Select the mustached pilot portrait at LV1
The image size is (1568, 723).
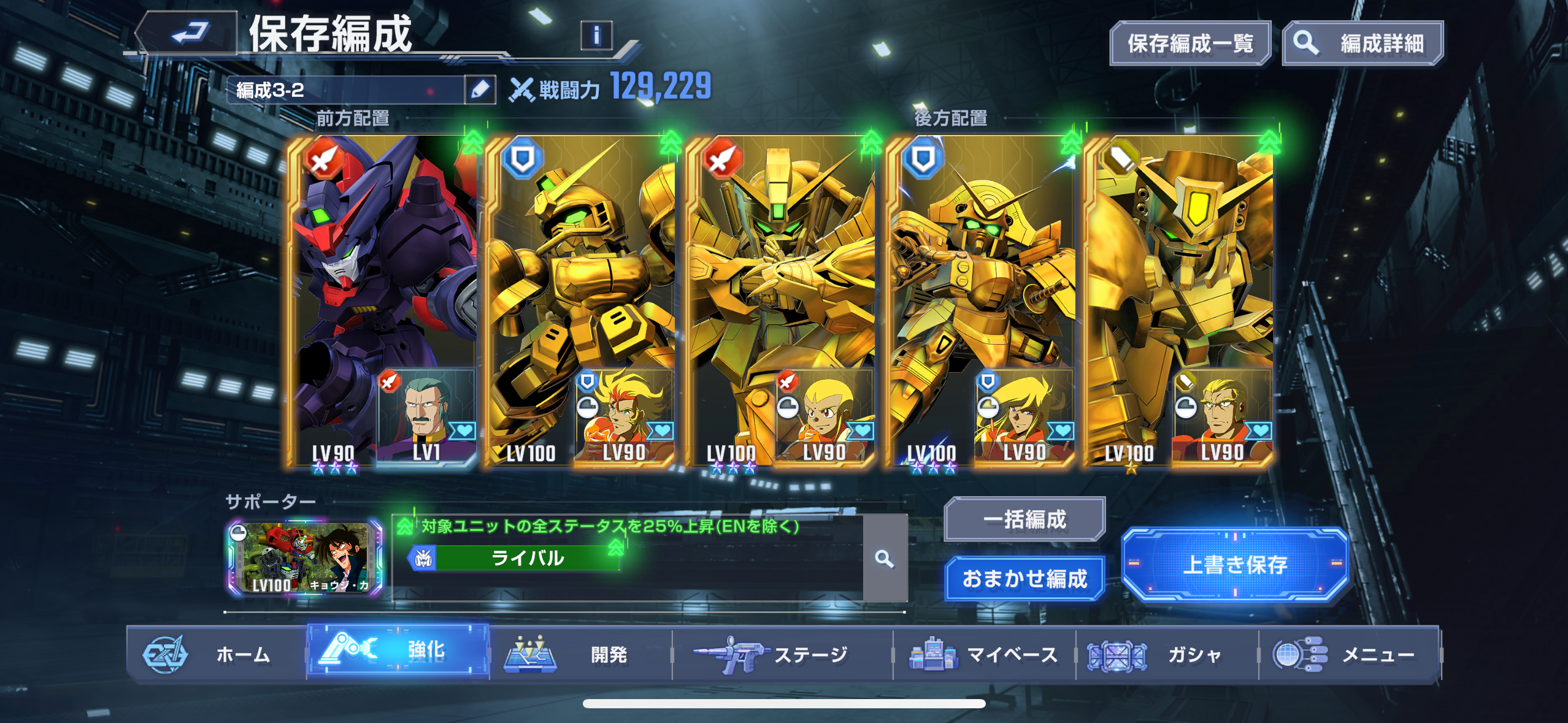point(426,417)
